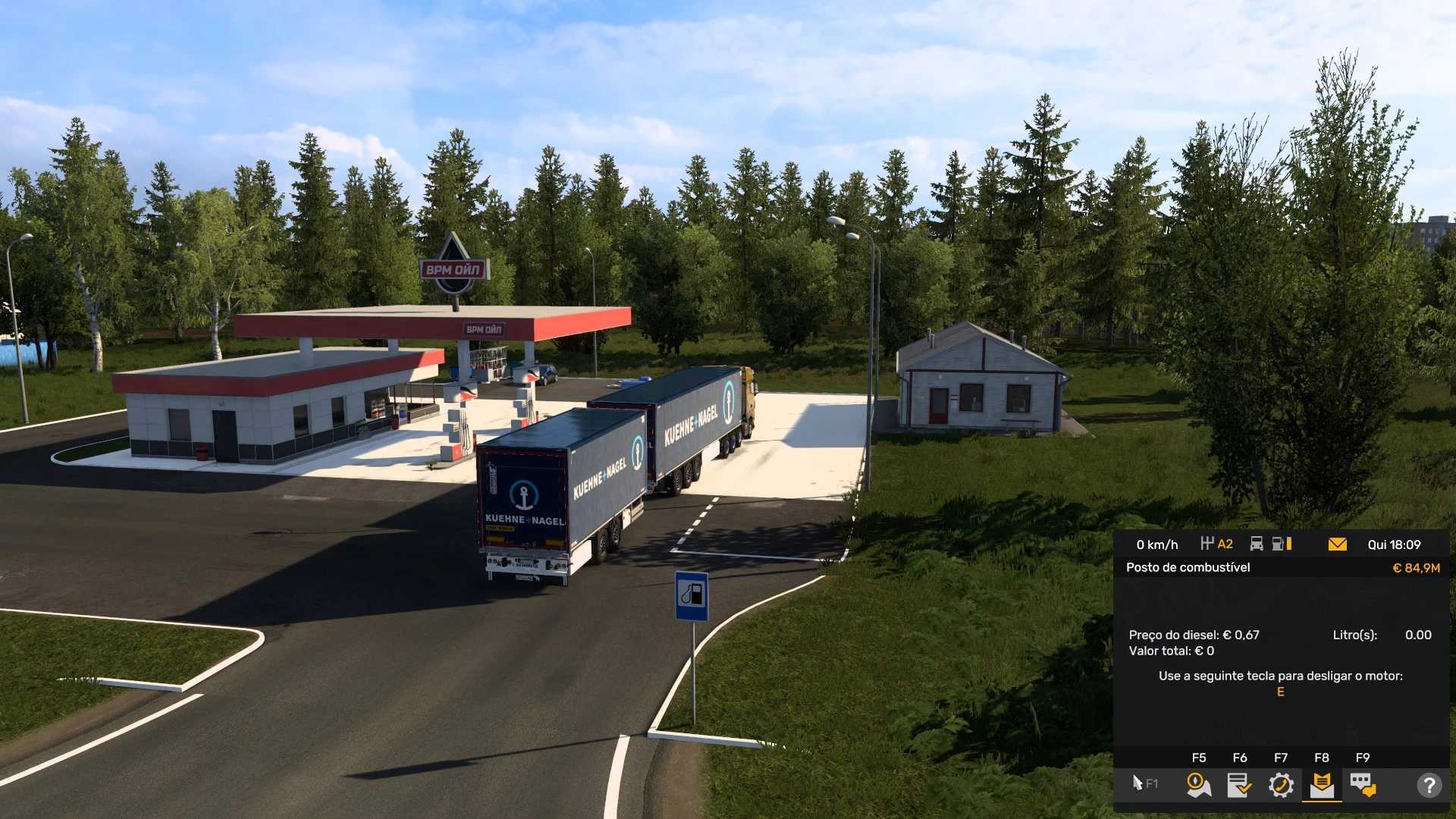Click the question mark help button
This screenshot has width=1456, height=819.
[x=1429, y=785]
